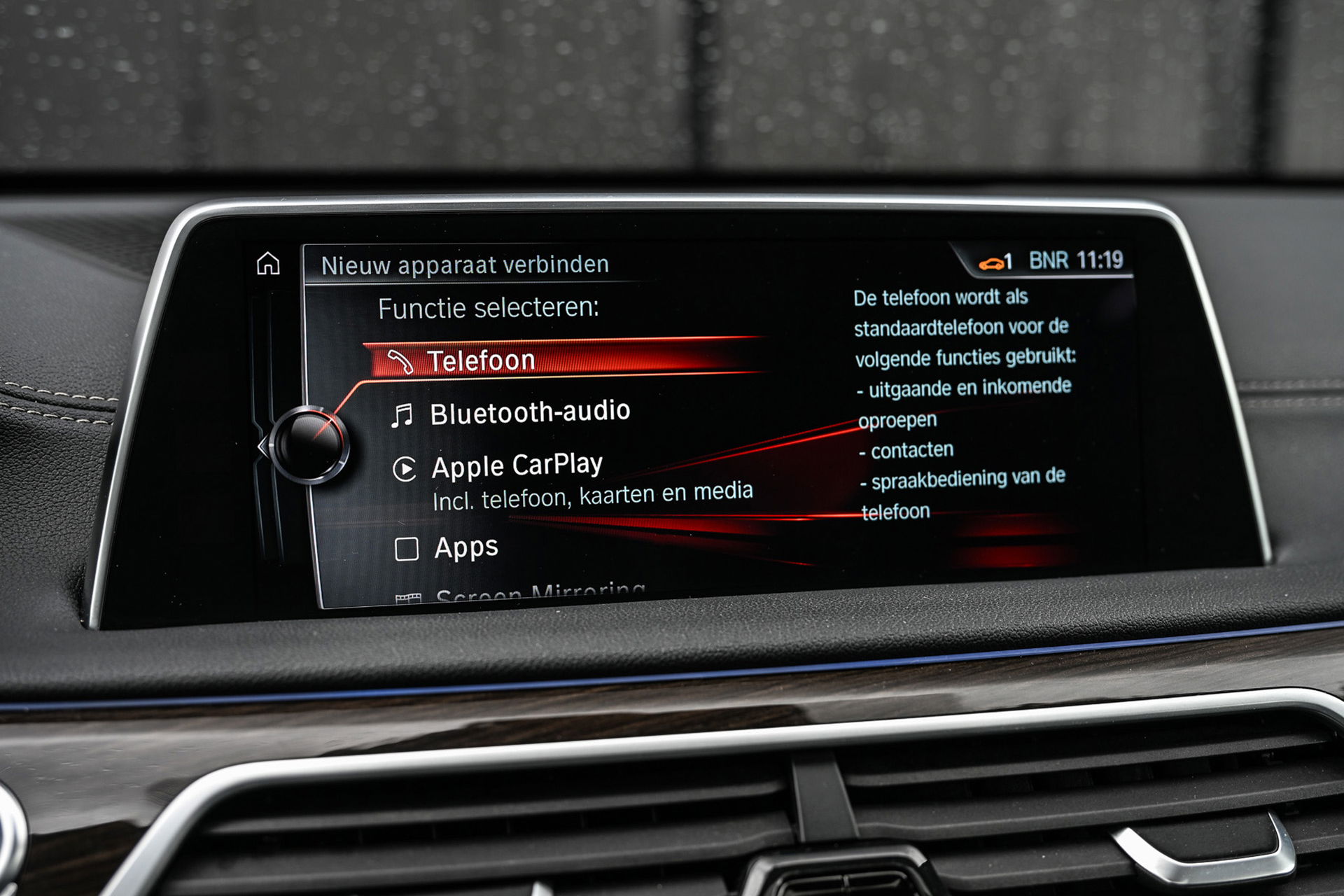Image resolution: width=1344 pixels, height=896 pixels.
Task: Select Apps in the function selection list
Action: point(465,549)
